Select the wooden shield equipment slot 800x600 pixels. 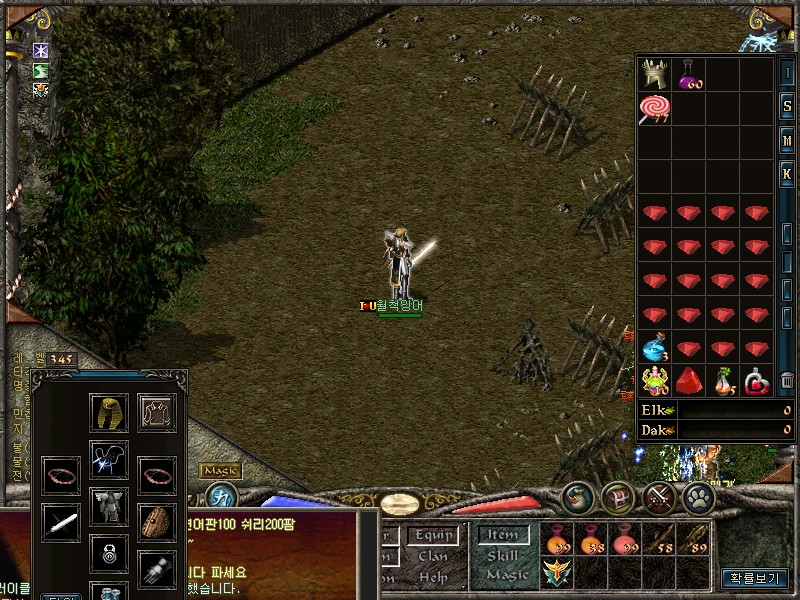click(x=156, y=521)
